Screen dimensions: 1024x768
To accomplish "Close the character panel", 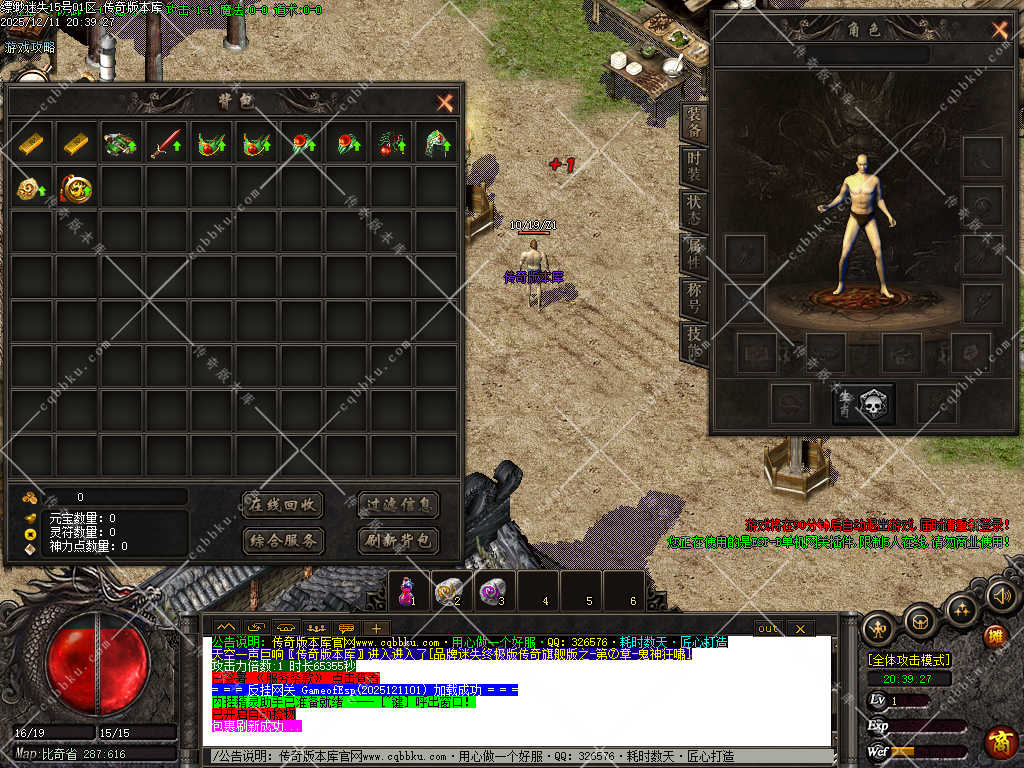I will (x=999, y=30).
